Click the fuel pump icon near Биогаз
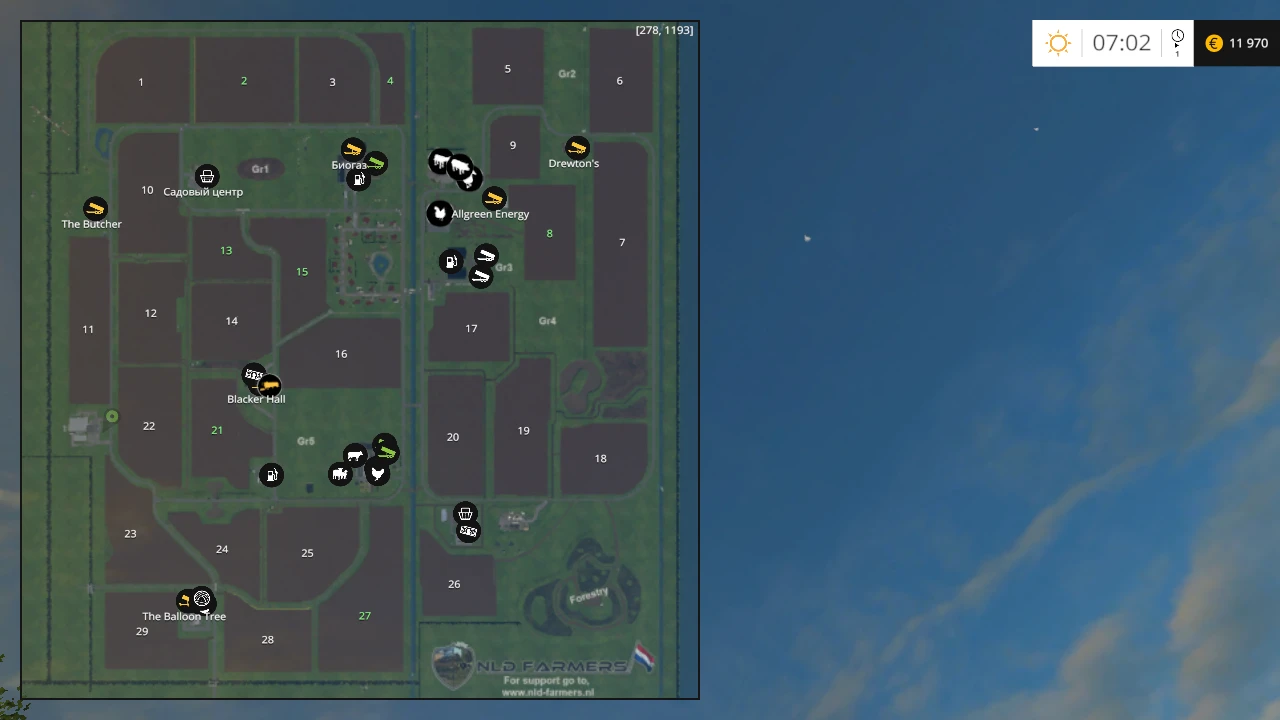The height and width of the screenshot is (720, 1280). pos(359,179)
